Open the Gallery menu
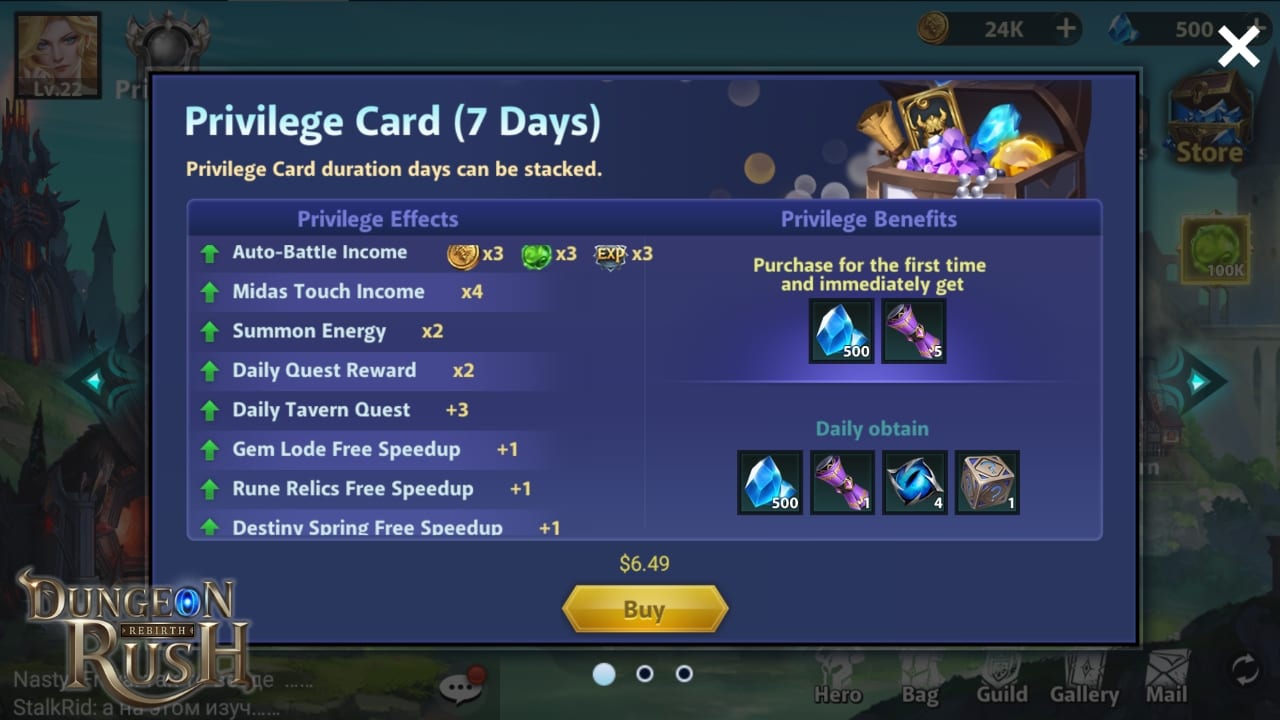Image resolution: width=1280 pixels, height=720 pixels. pyautogui.click(x=1084, y=678)
